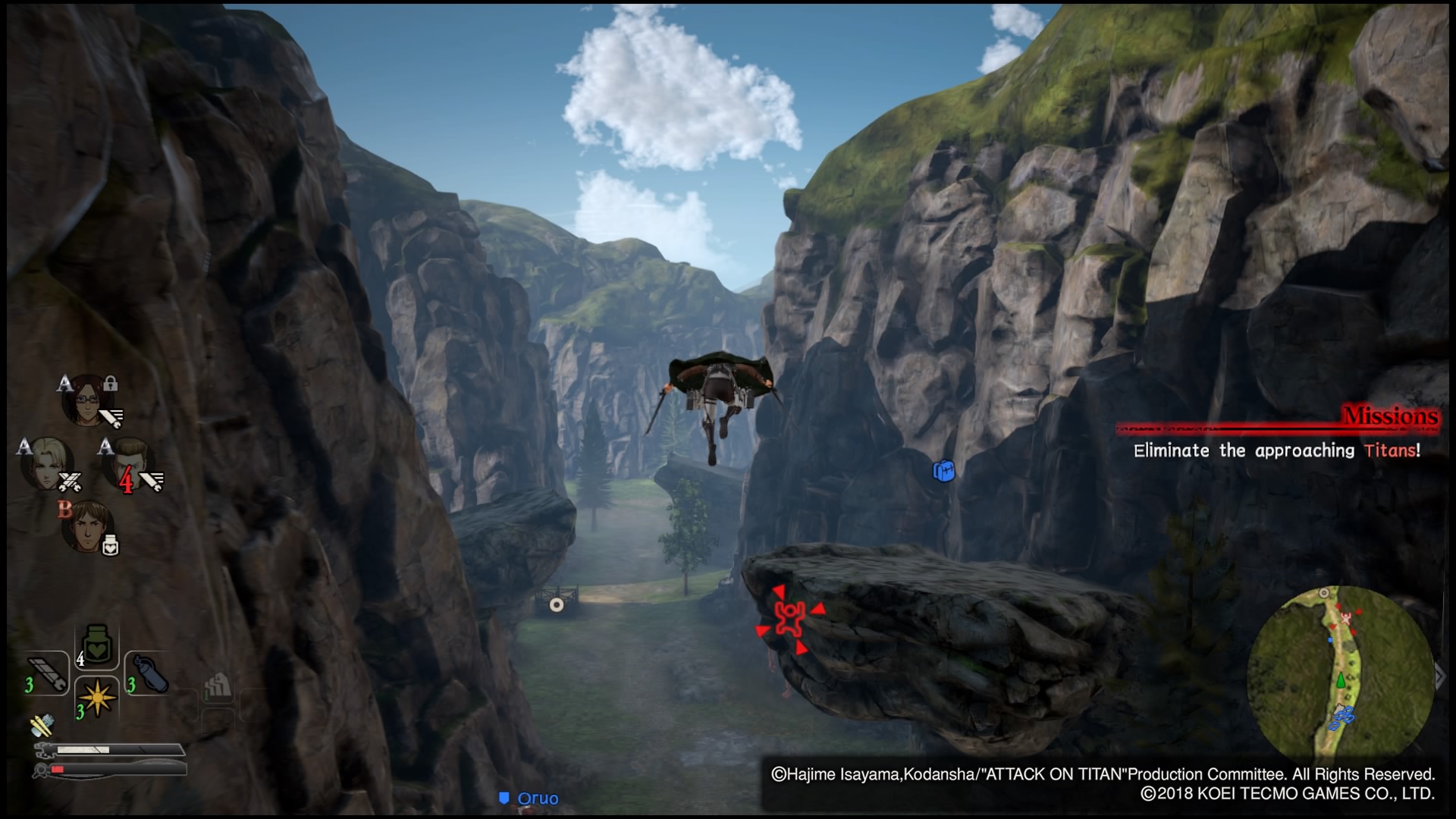Select the replacement blade item slot
This screenshot has width=1456, height=819.
pos(49,673)
